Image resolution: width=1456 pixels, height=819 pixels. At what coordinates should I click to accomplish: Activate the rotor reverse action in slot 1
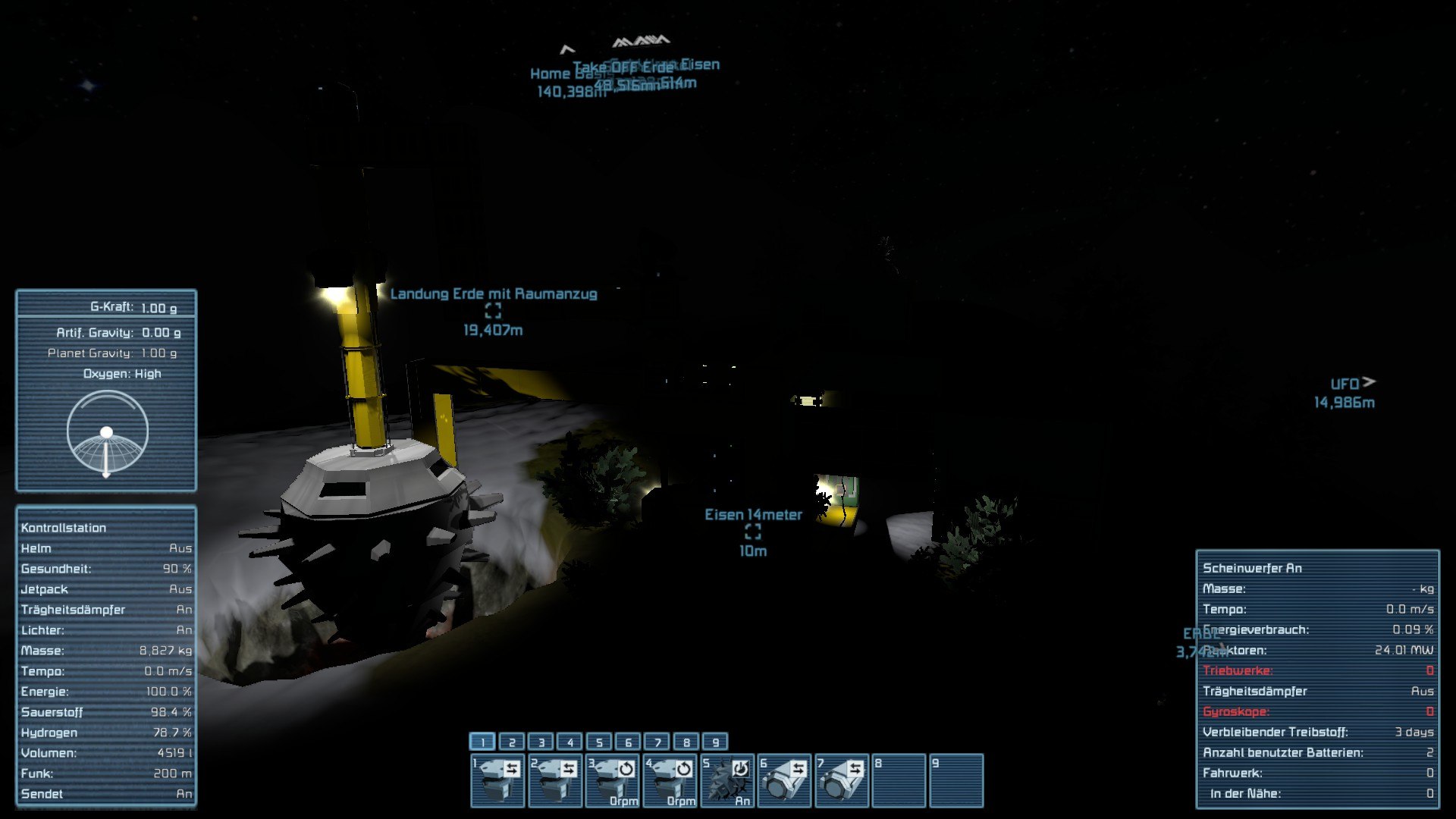coord(497,780)
